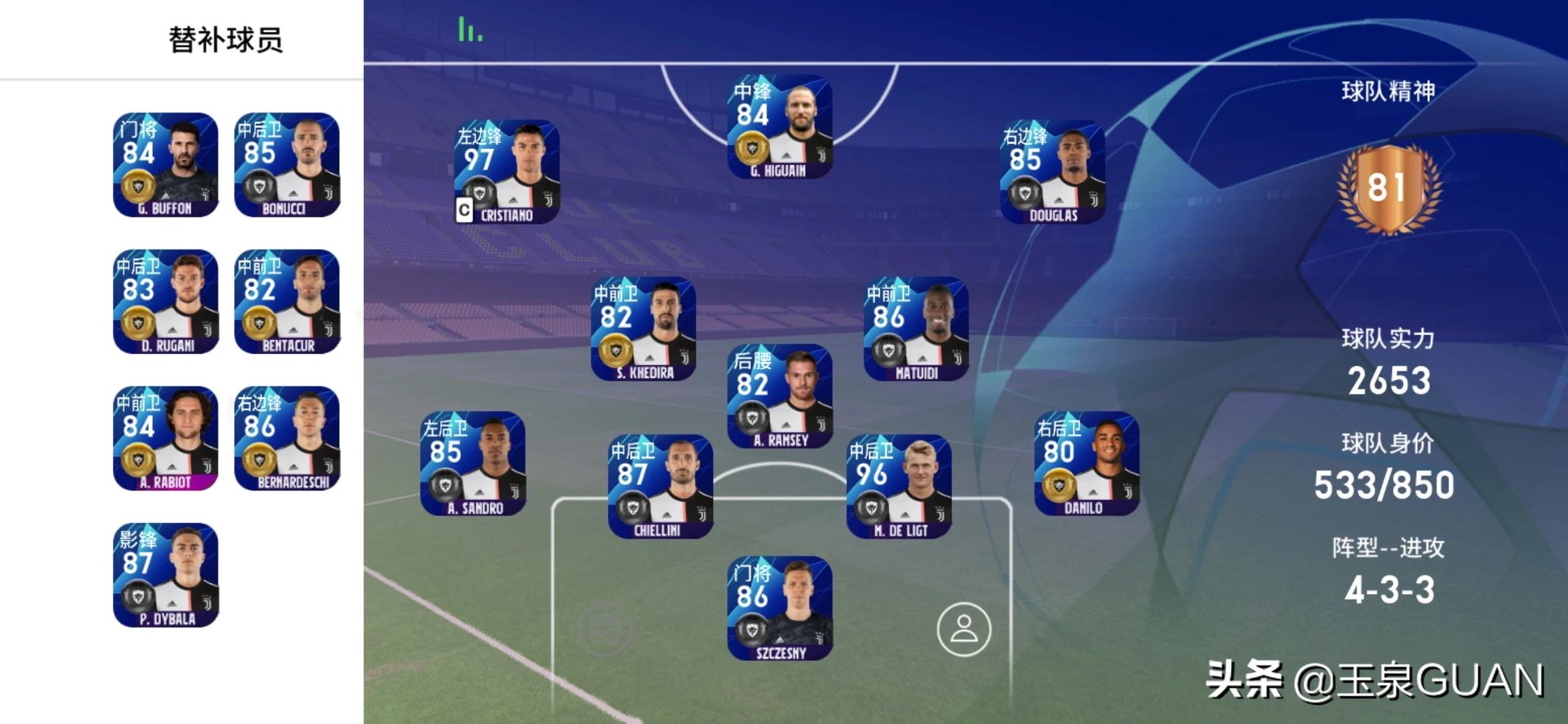Choose Bentancur on the bench
The height and width of the screenshot is (724, 1568).
point(287,302)
